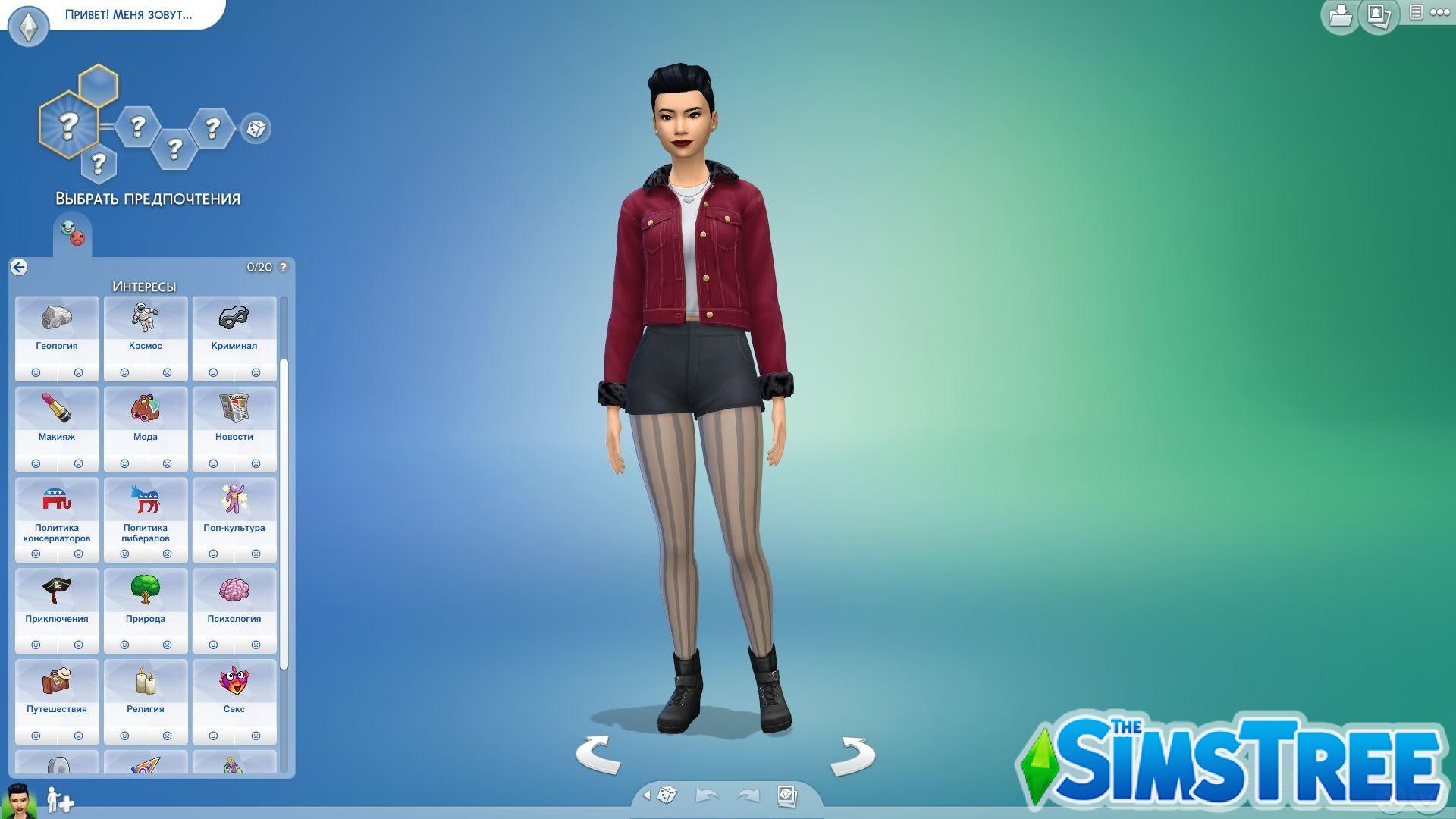The height and width of the screenshot is (819, 1456).
Task: Randomize preferences with the dice icon near hexagons
Action: (255, 129)
